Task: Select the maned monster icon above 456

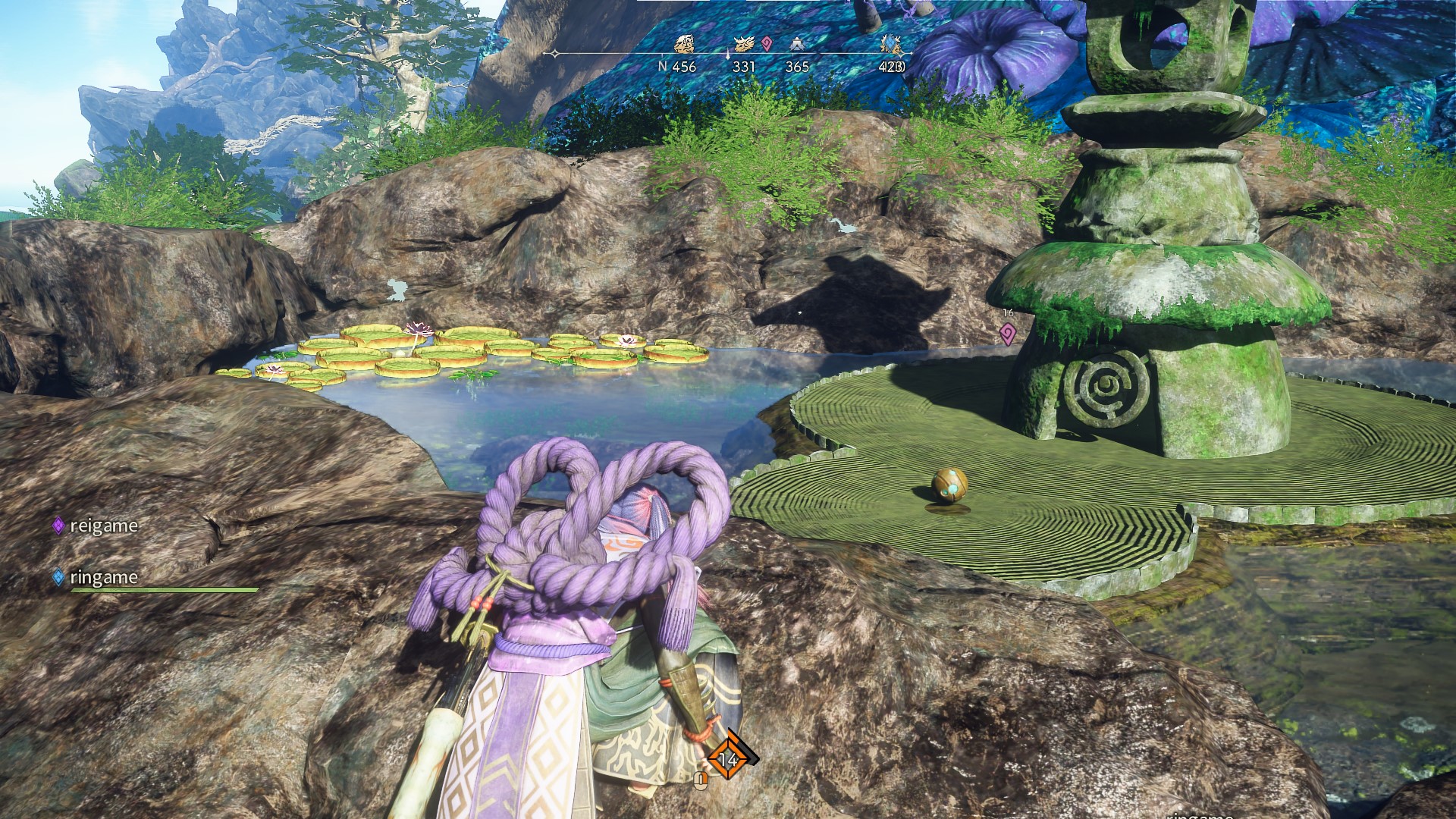Action: click(684, 45)
